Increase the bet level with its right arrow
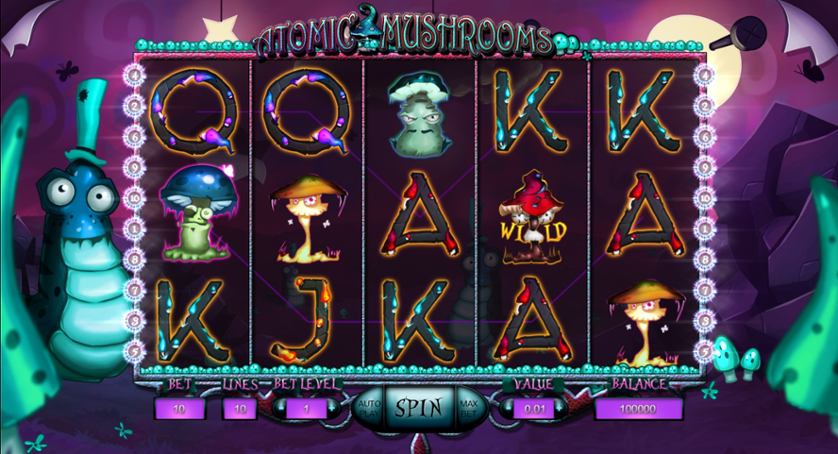Viewport: 838px width, 454px height. [x=334, y=408]
